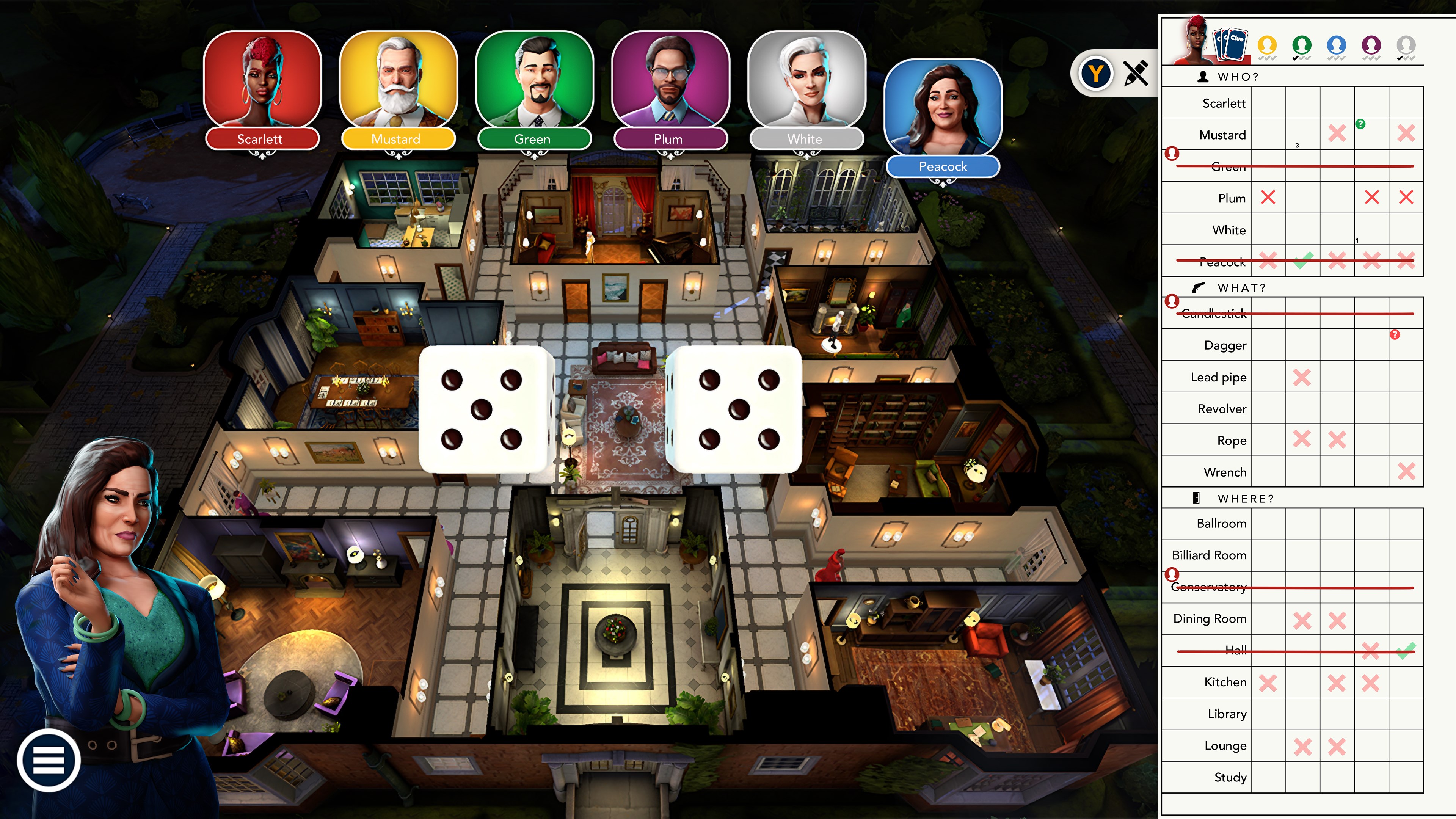This screenshot has height=819, width=1456.
Task: Open the Clue cards hand icon
Action: click(1230, 44)
